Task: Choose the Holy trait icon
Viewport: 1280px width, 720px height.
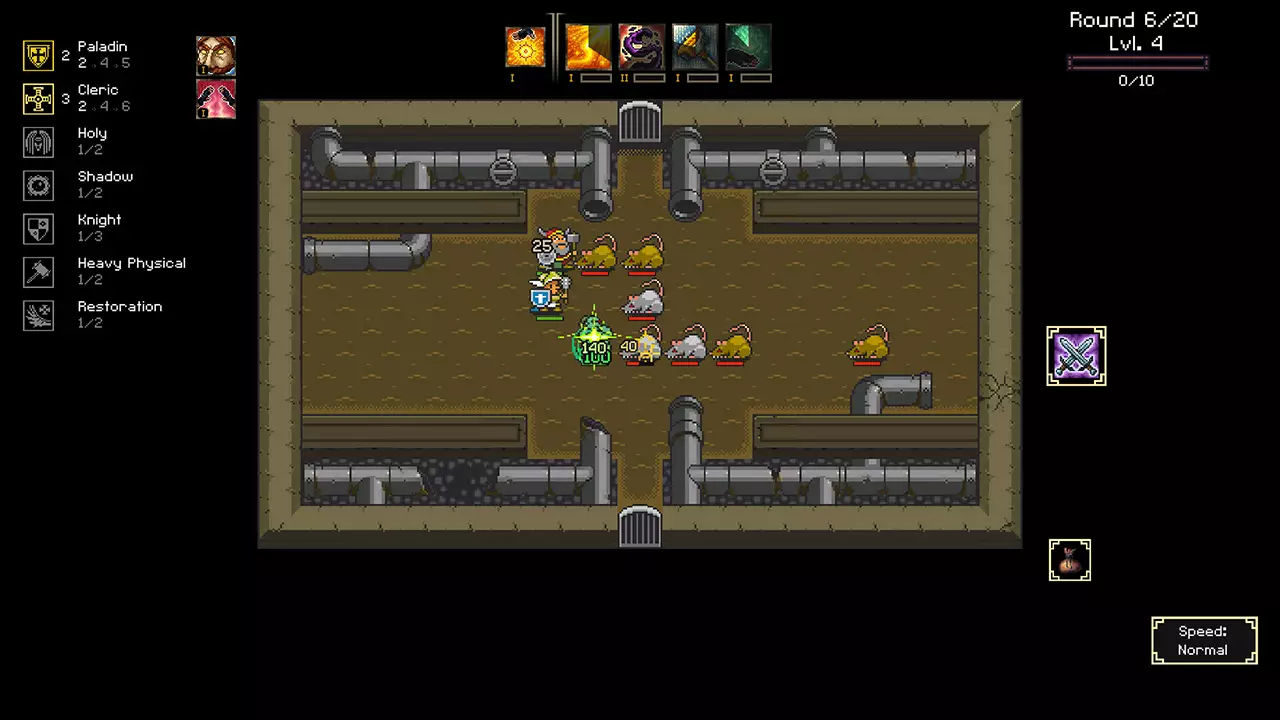Action: coord(38,142)
